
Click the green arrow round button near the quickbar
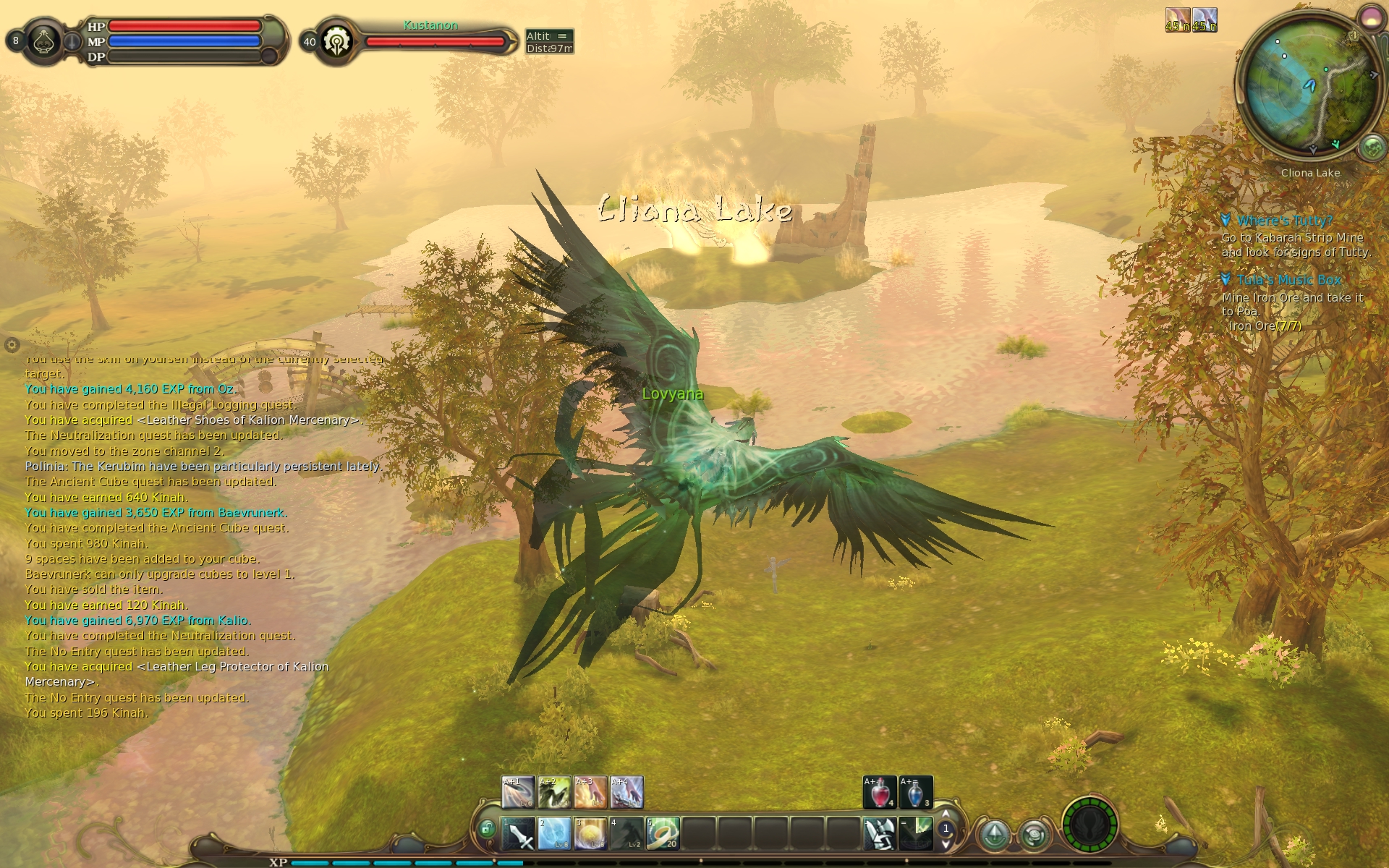(995, 834)
